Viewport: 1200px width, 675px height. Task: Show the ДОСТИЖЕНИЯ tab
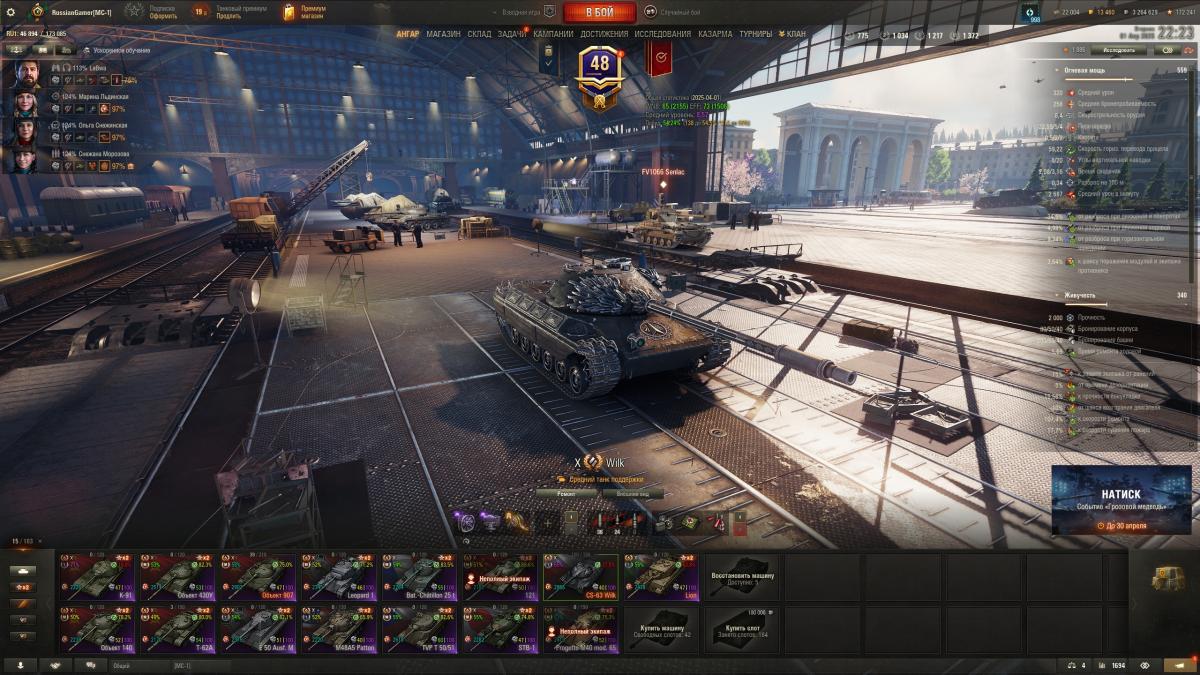coord(604,34)
